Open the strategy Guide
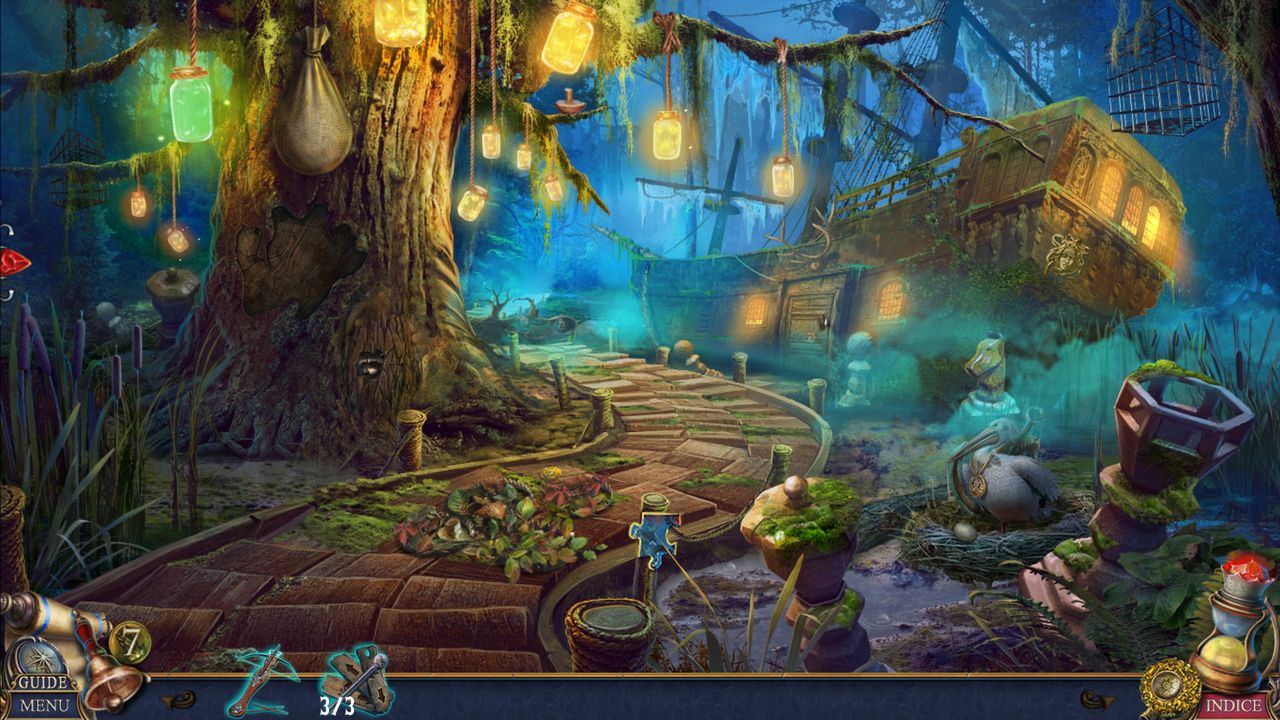This screenshot has height=720, width=1280. (44, 684)
